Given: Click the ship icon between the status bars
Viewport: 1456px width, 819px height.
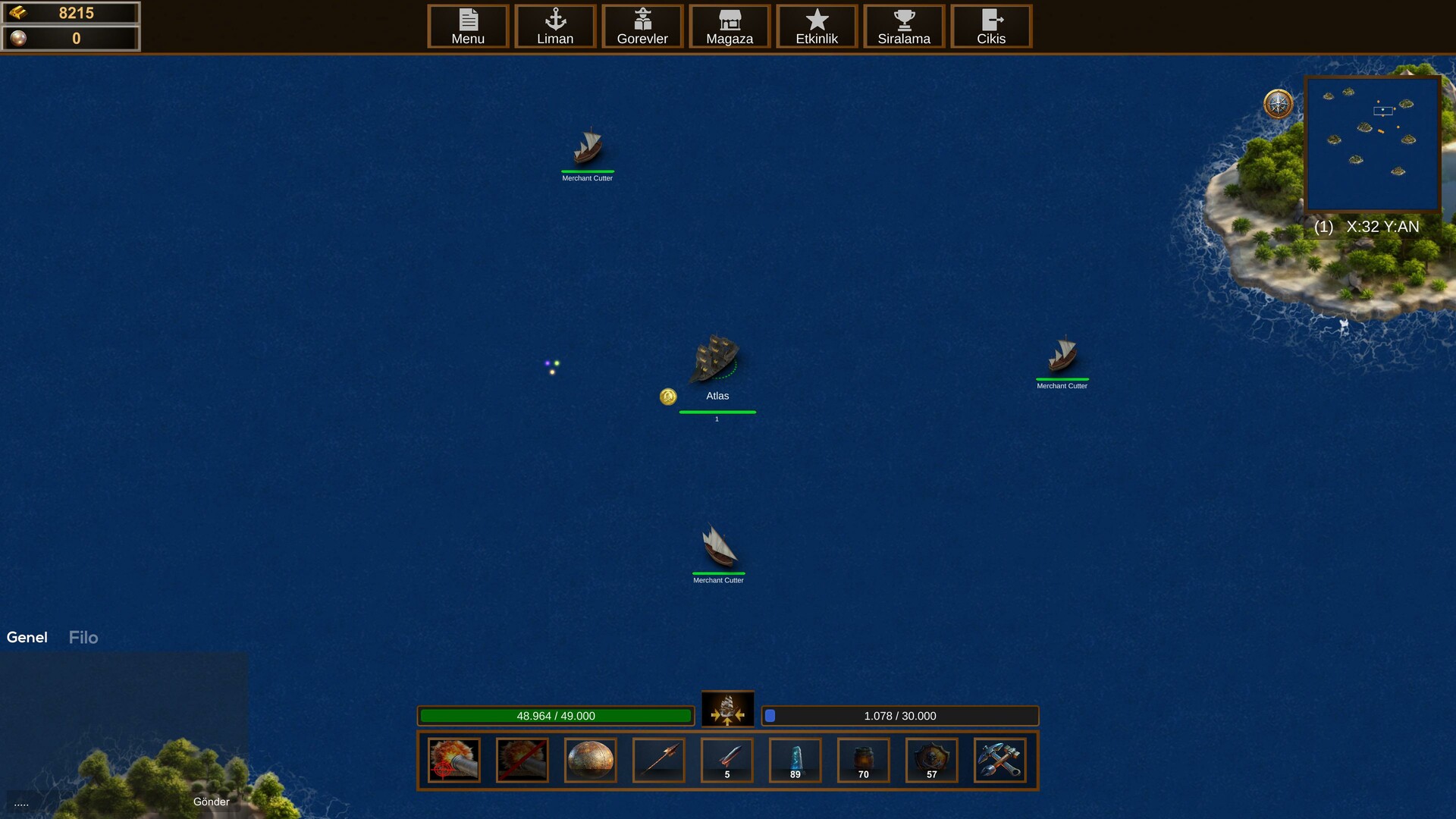Looking at the screenshot, I should point(727,711).
